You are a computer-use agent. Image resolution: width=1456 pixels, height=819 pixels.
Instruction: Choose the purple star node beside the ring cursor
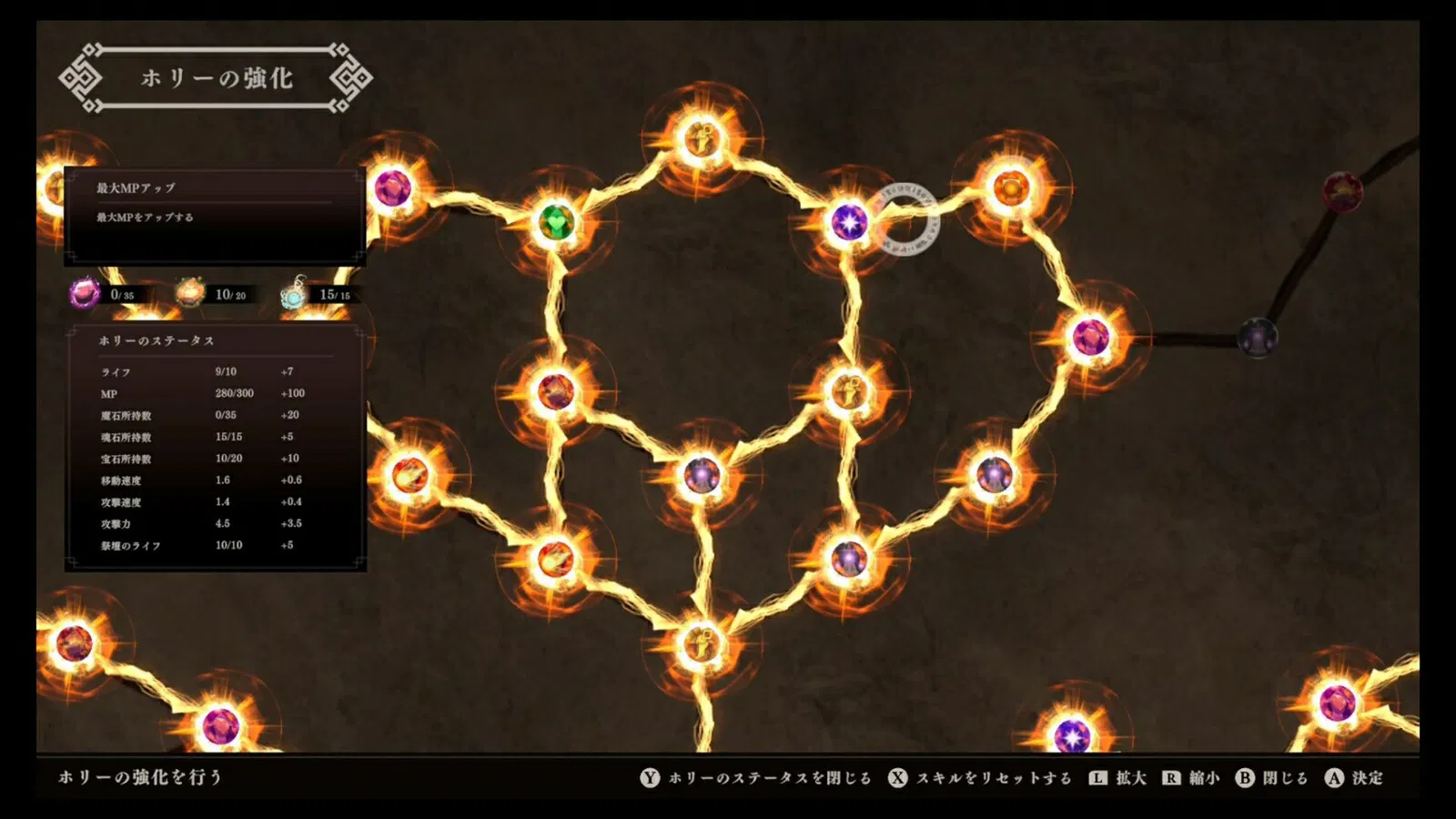850,221
